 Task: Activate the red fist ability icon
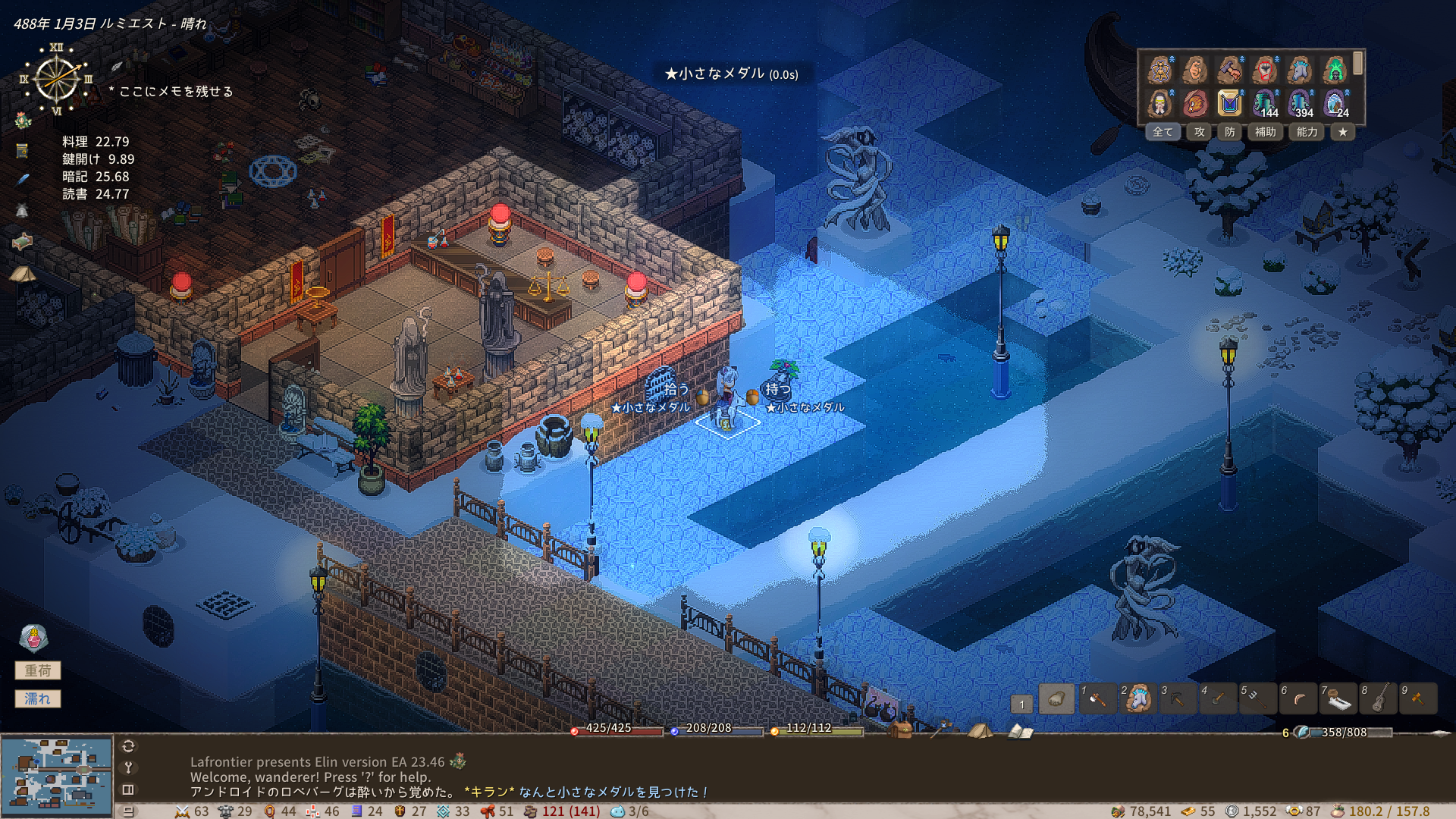tap(1265, 70)
